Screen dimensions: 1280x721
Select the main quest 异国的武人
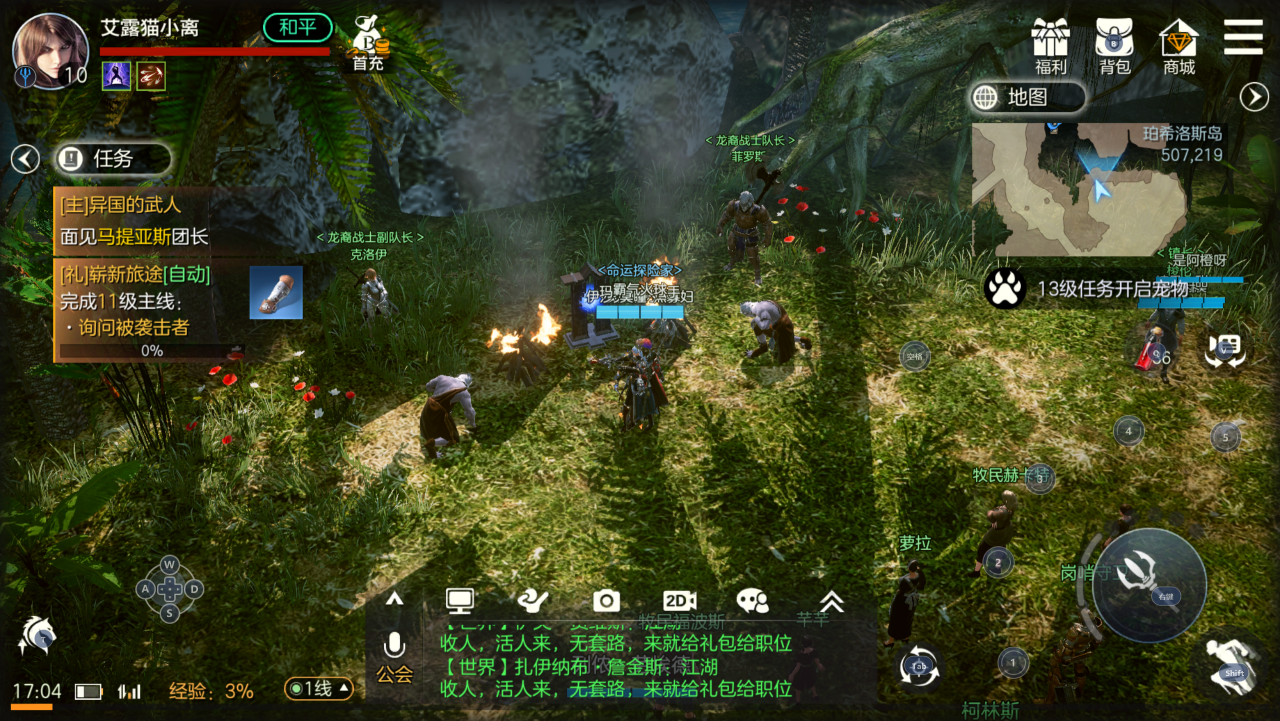coord(133,221)
